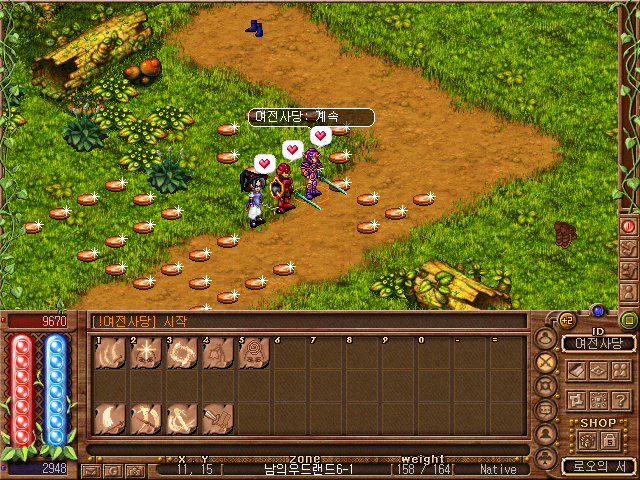Click the speech bubble chat round button
This screenshot has width=640, height=480.
click(546, 411)
